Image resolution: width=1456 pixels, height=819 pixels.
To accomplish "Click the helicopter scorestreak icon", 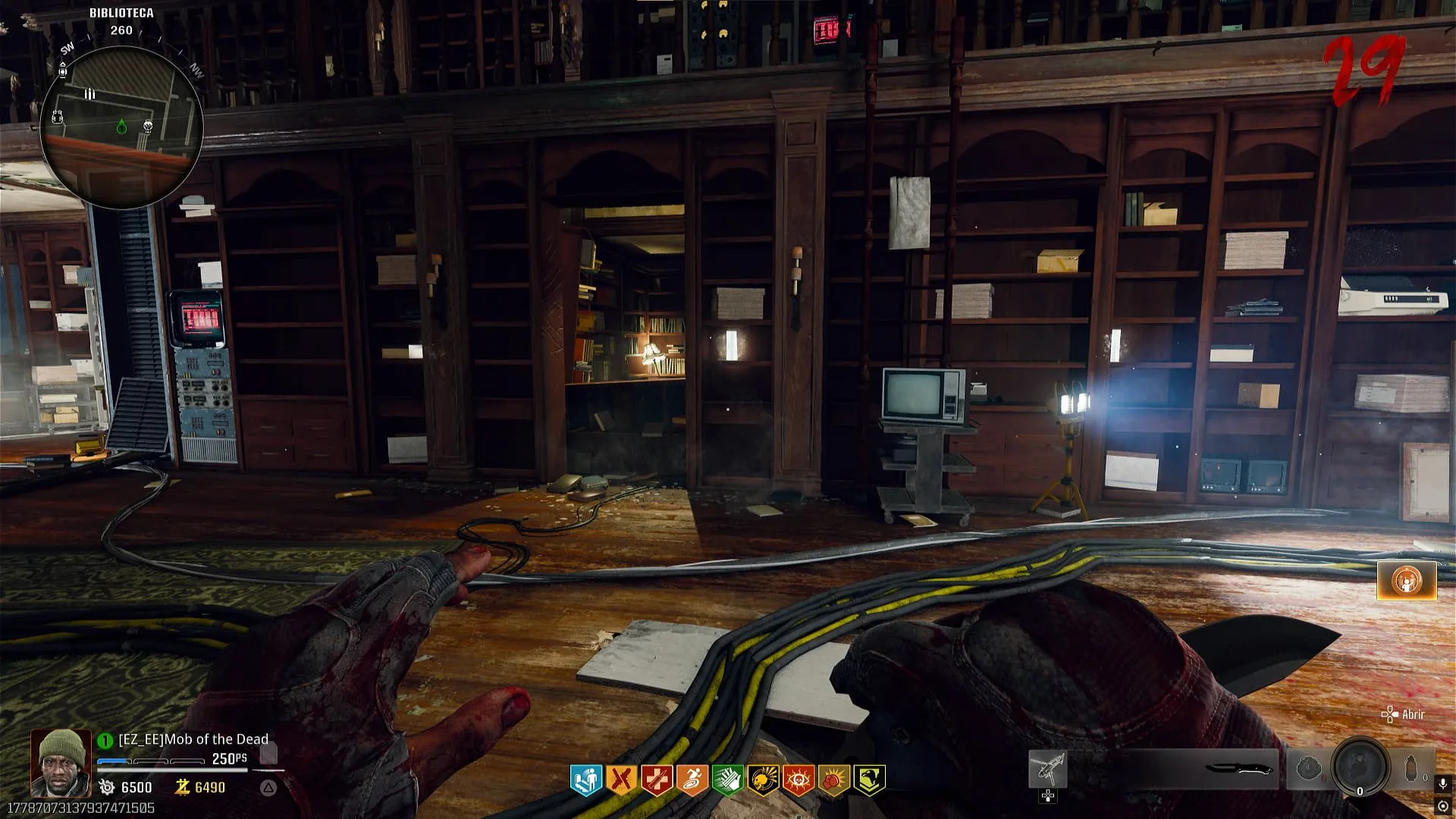I will click(1047, 769).
